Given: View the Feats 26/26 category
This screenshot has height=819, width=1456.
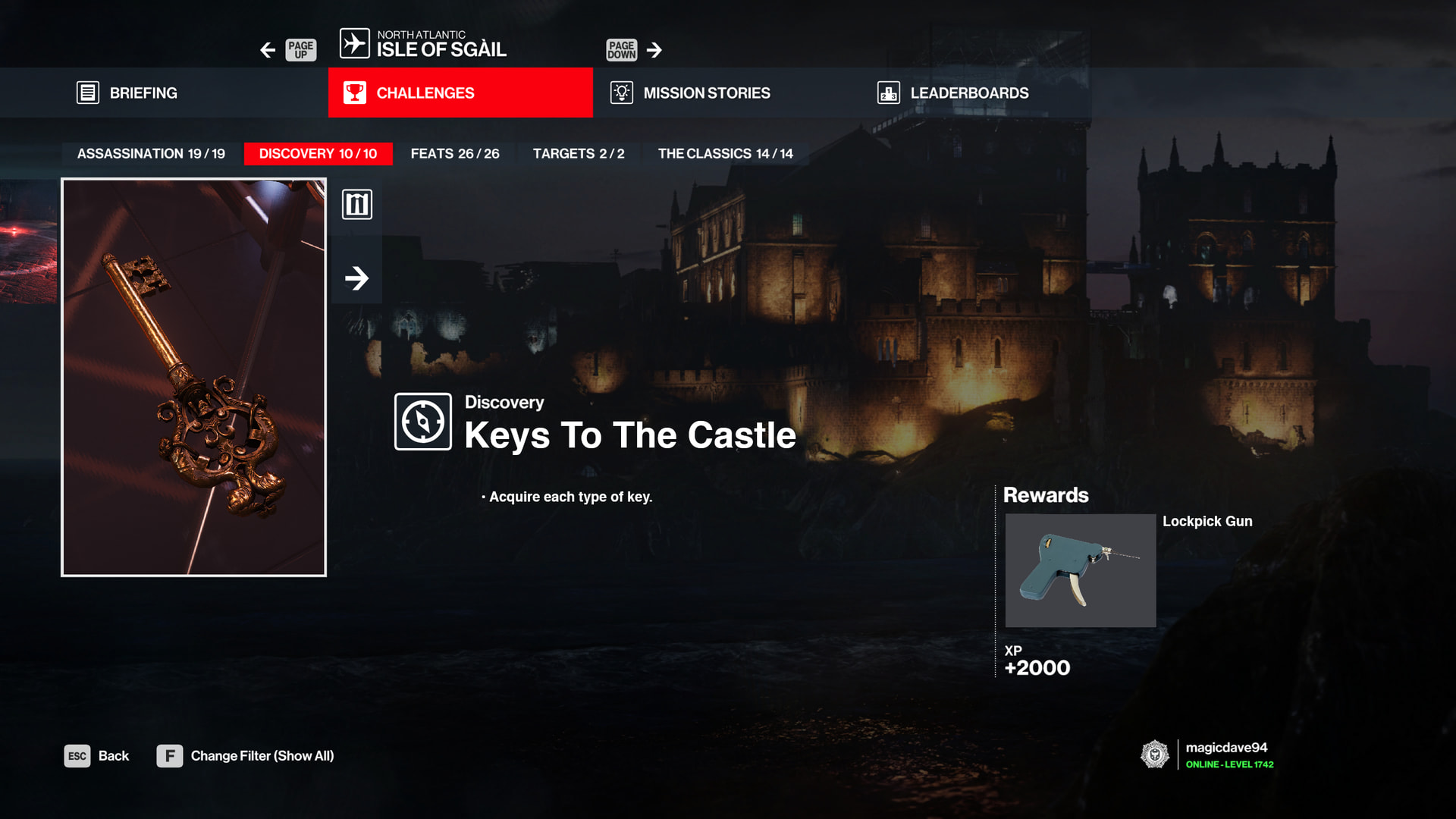Looking at the screenshot, I should tap(455, 154).
